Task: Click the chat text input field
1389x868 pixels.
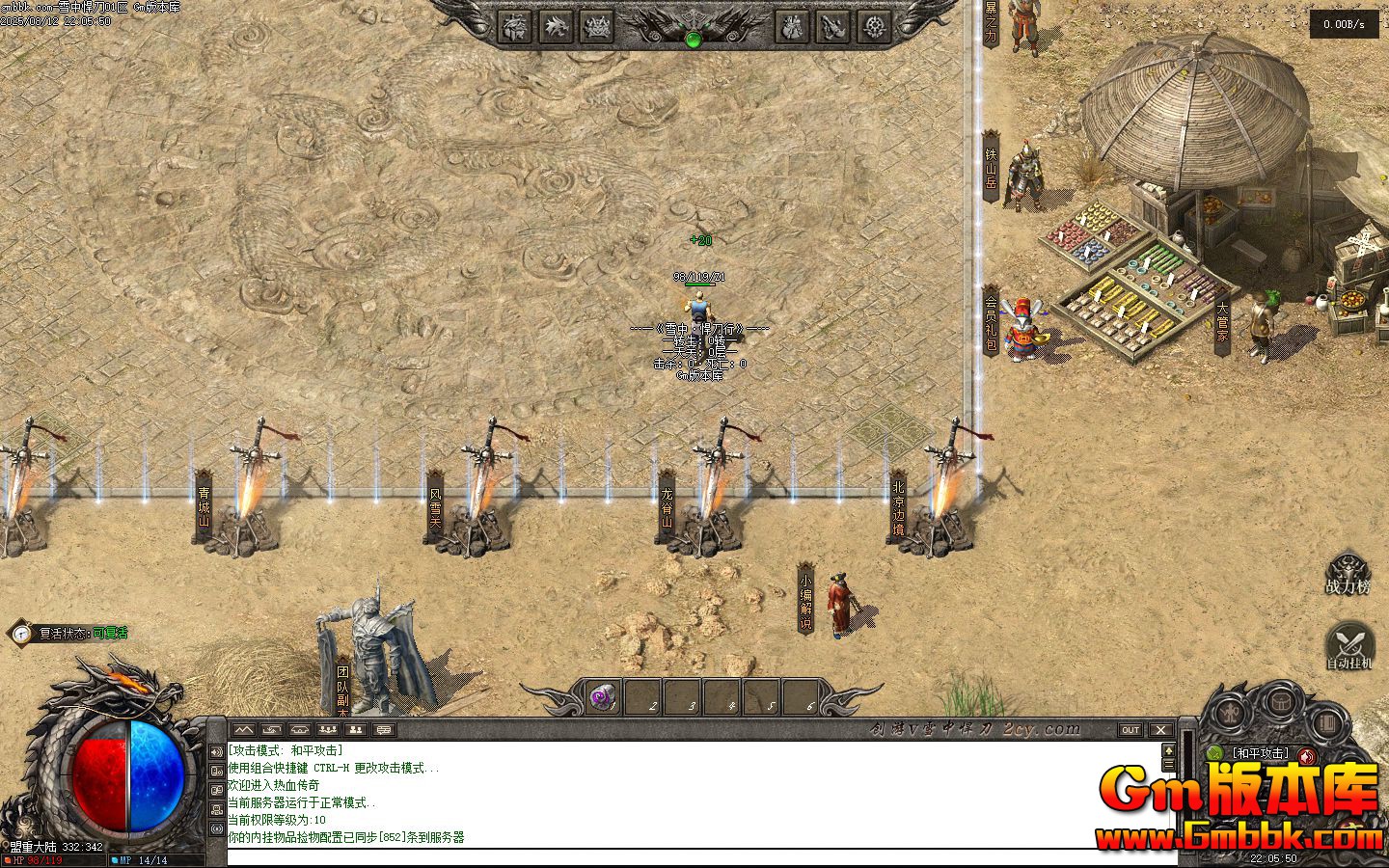Action: click(x=694, y=856)
